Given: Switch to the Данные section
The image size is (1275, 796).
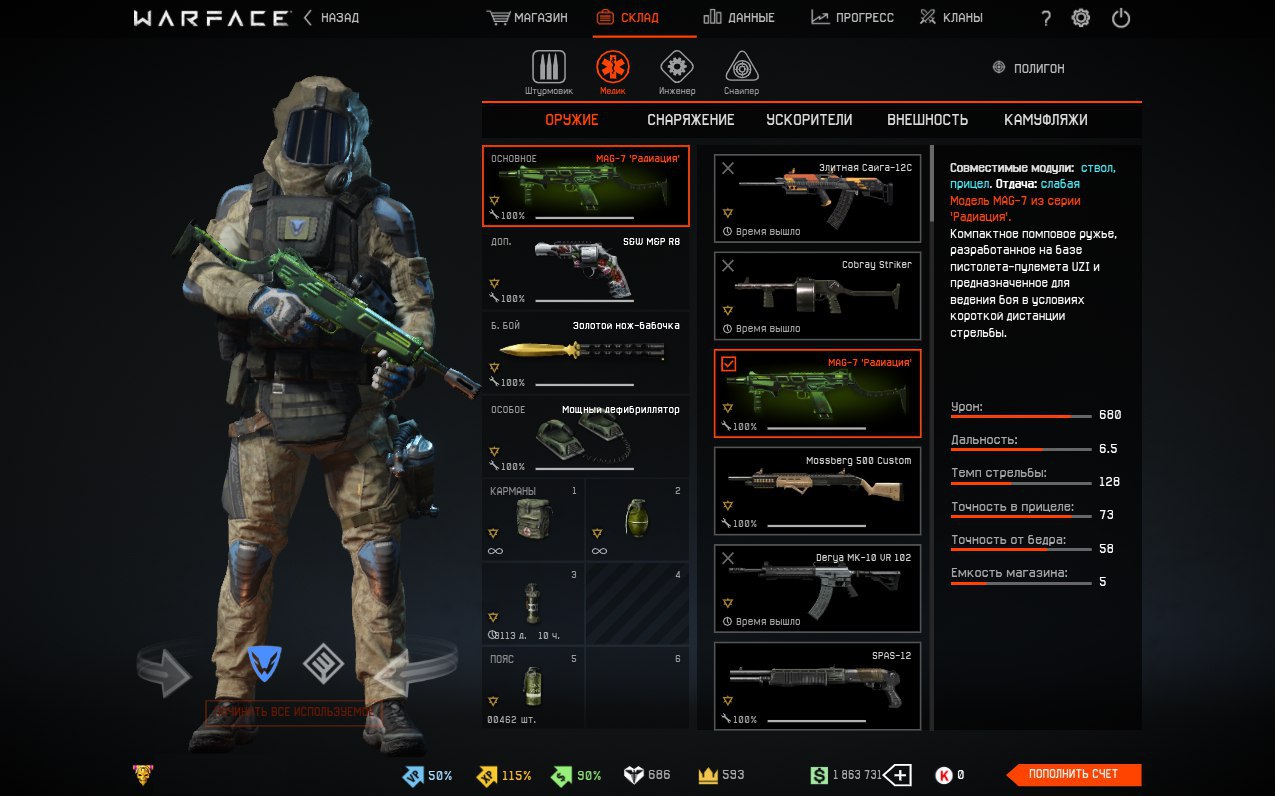Looking at the screenshot, I should coord(738,18).
